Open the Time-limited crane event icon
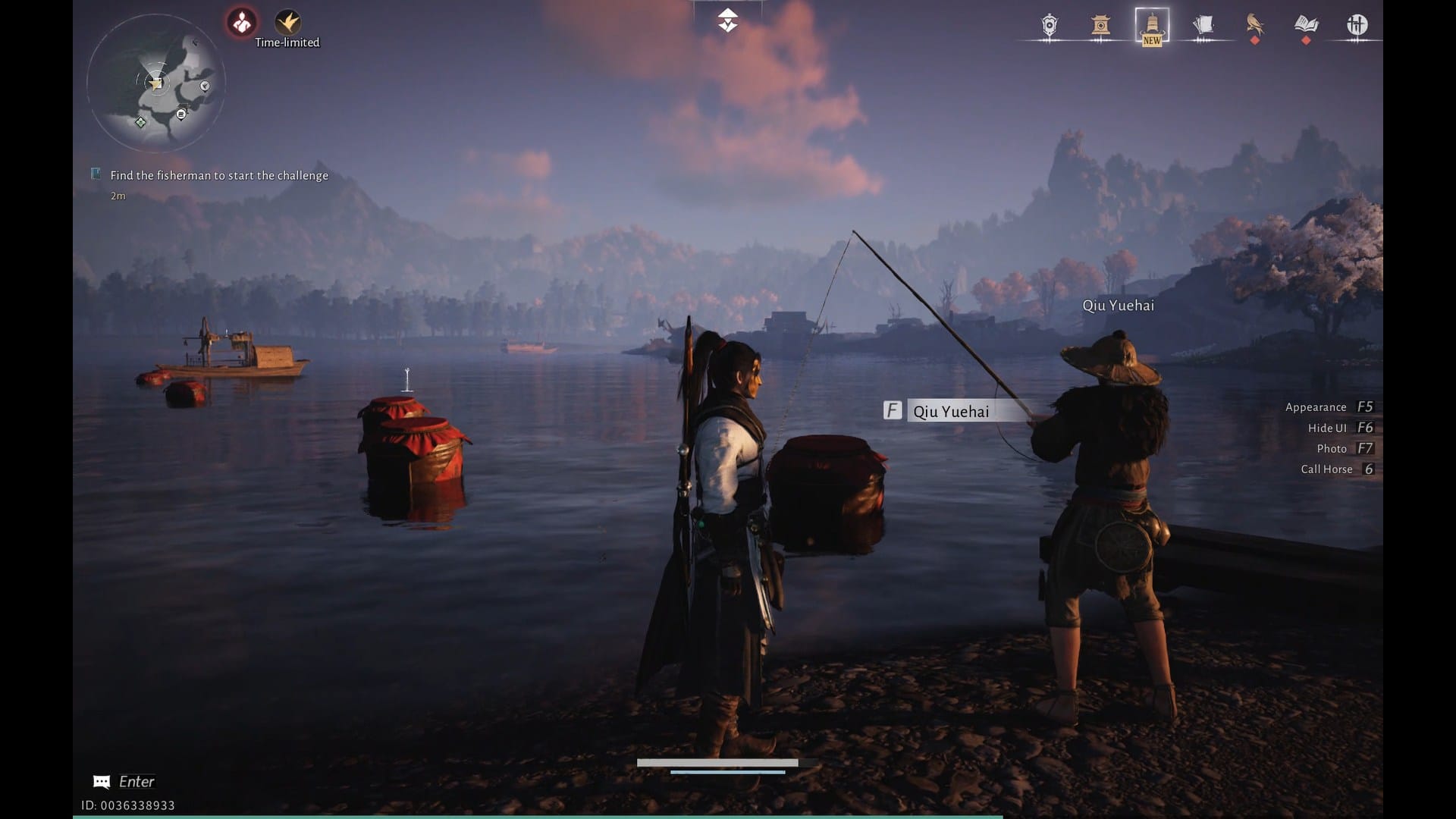 click(287, 23)
